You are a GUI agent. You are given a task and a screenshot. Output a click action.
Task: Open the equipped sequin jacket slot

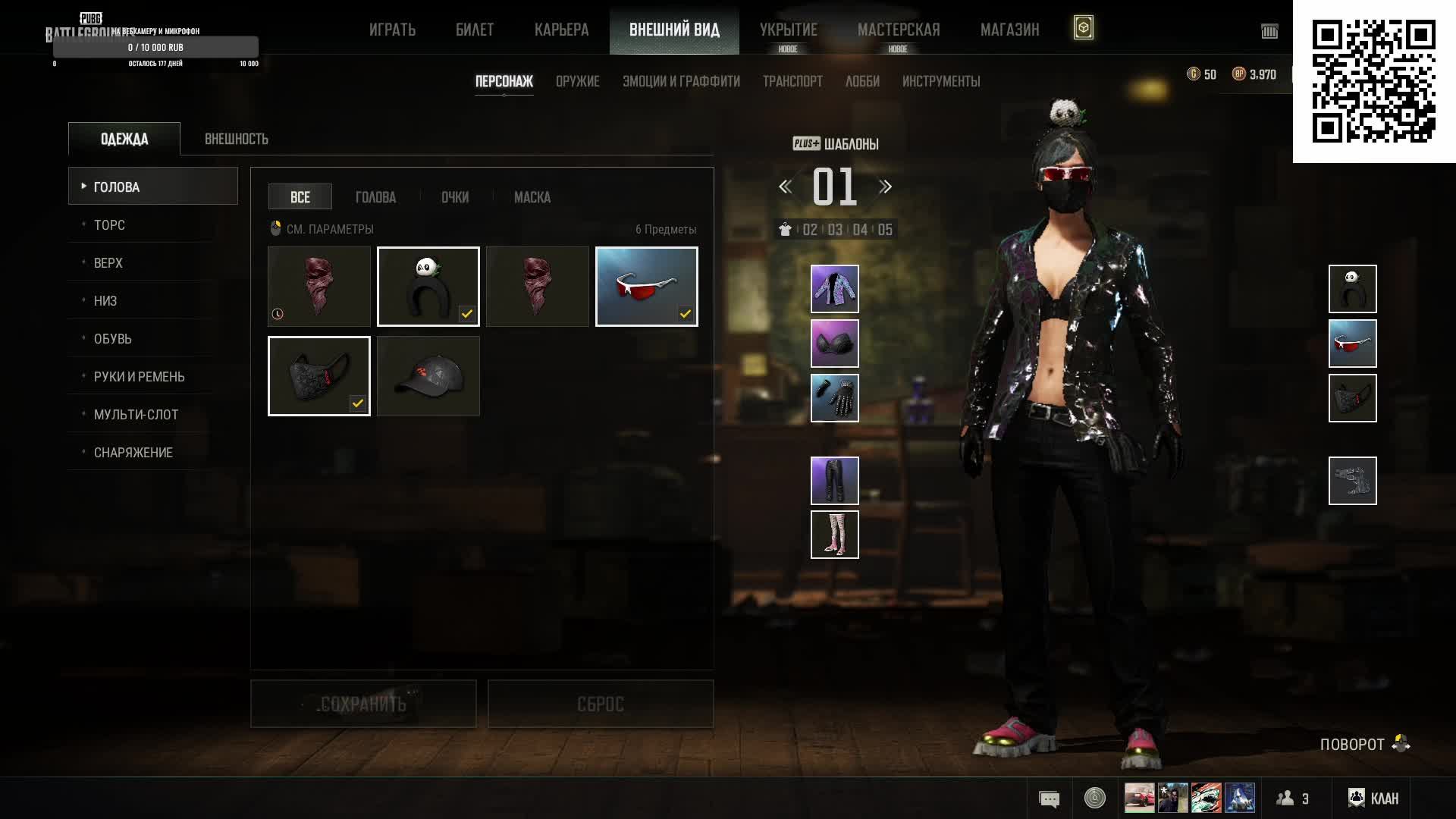834,289
